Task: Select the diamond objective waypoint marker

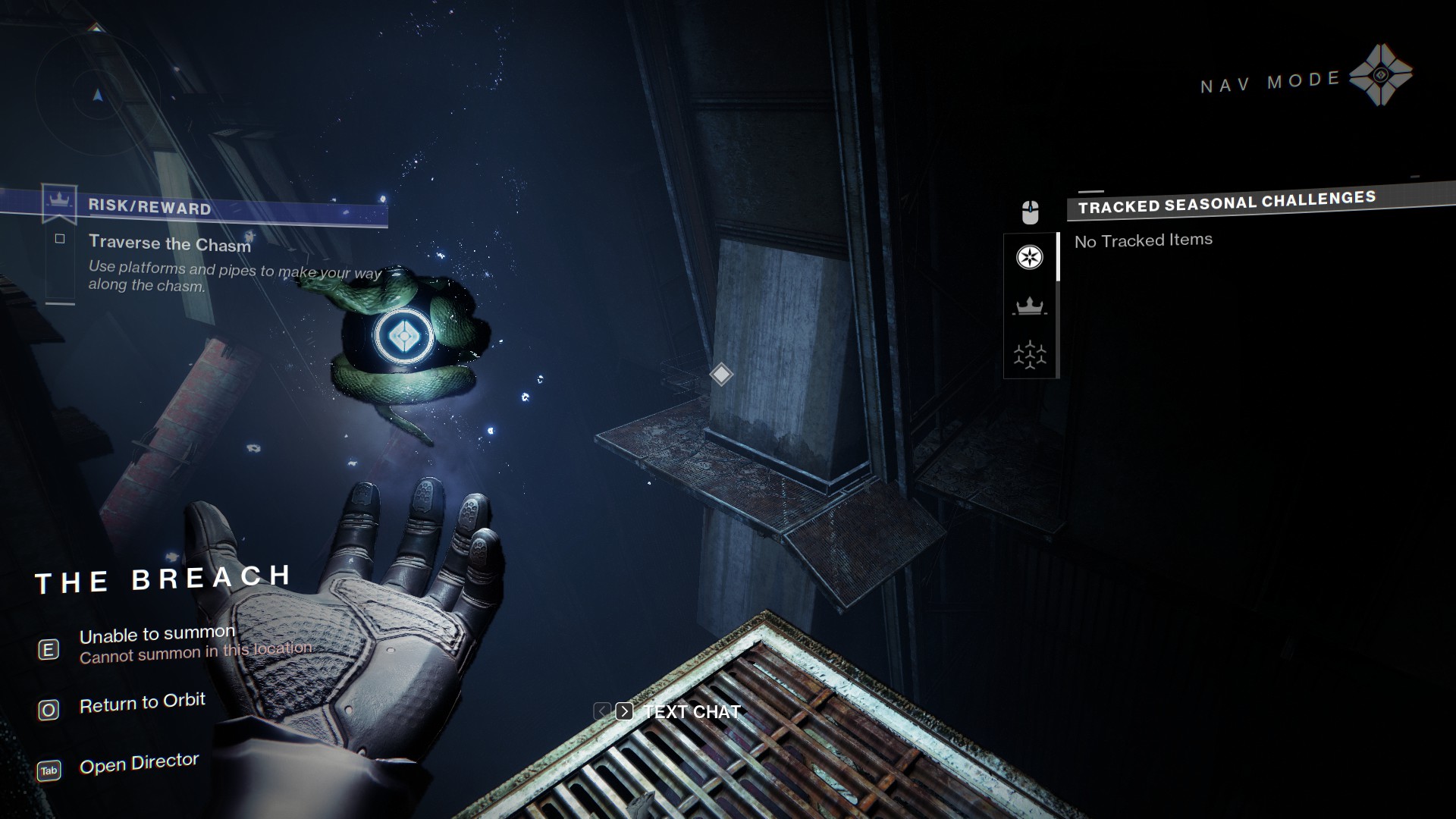Action: point(720,374)
